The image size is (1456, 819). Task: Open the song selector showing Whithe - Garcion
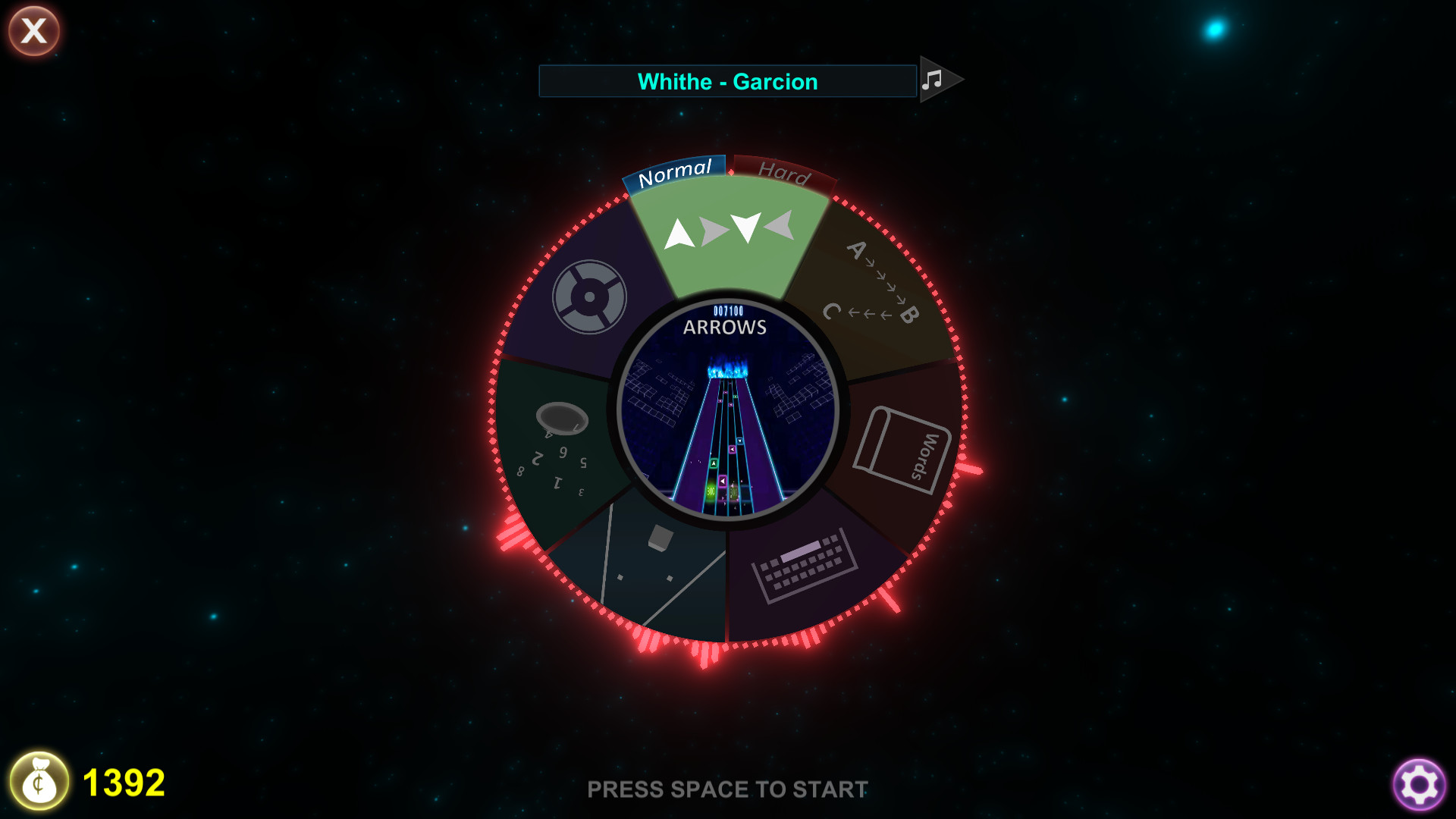(x=726, y=81)
